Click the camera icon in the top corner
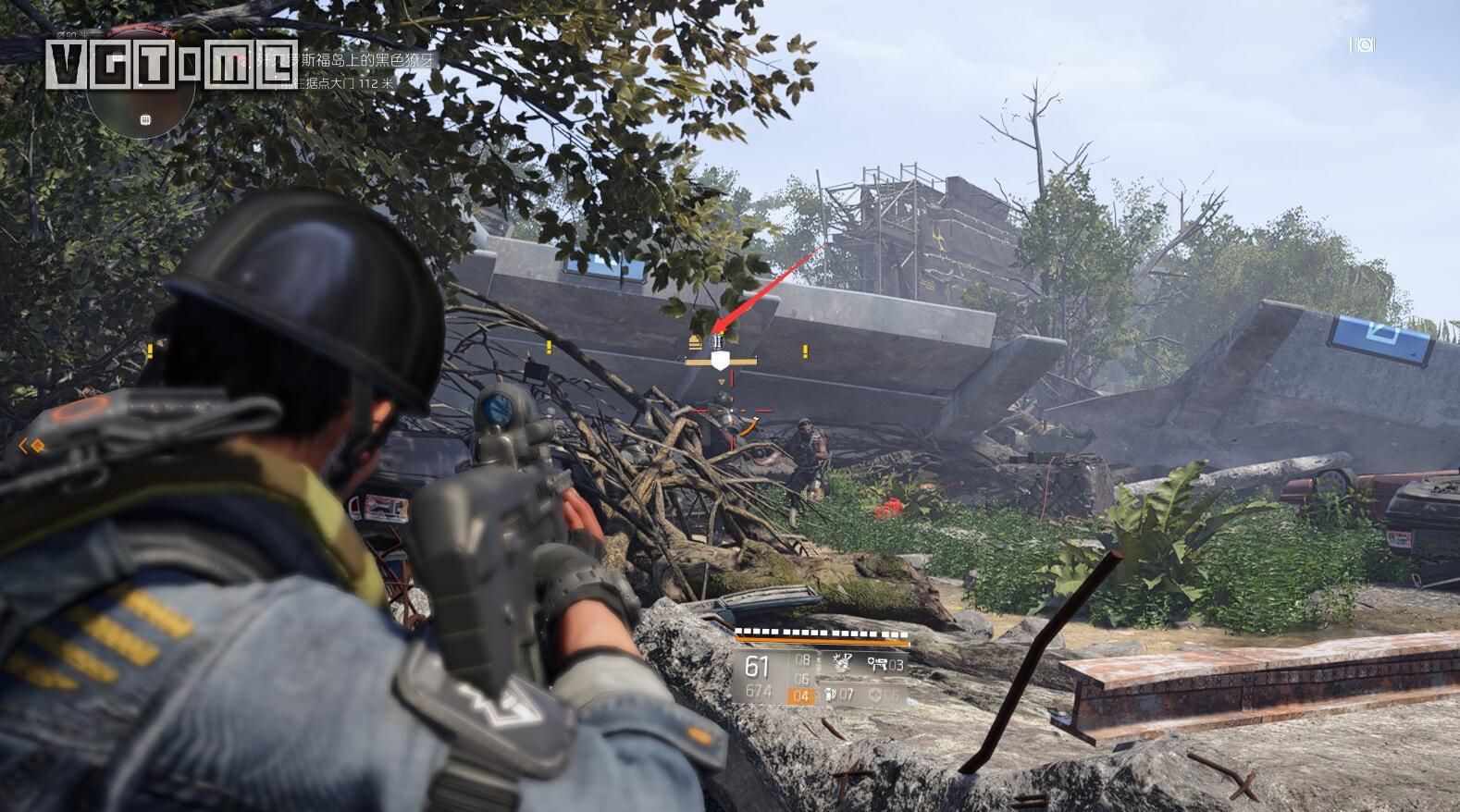This screenshot has height=812, width=1460. [1365, 44]
